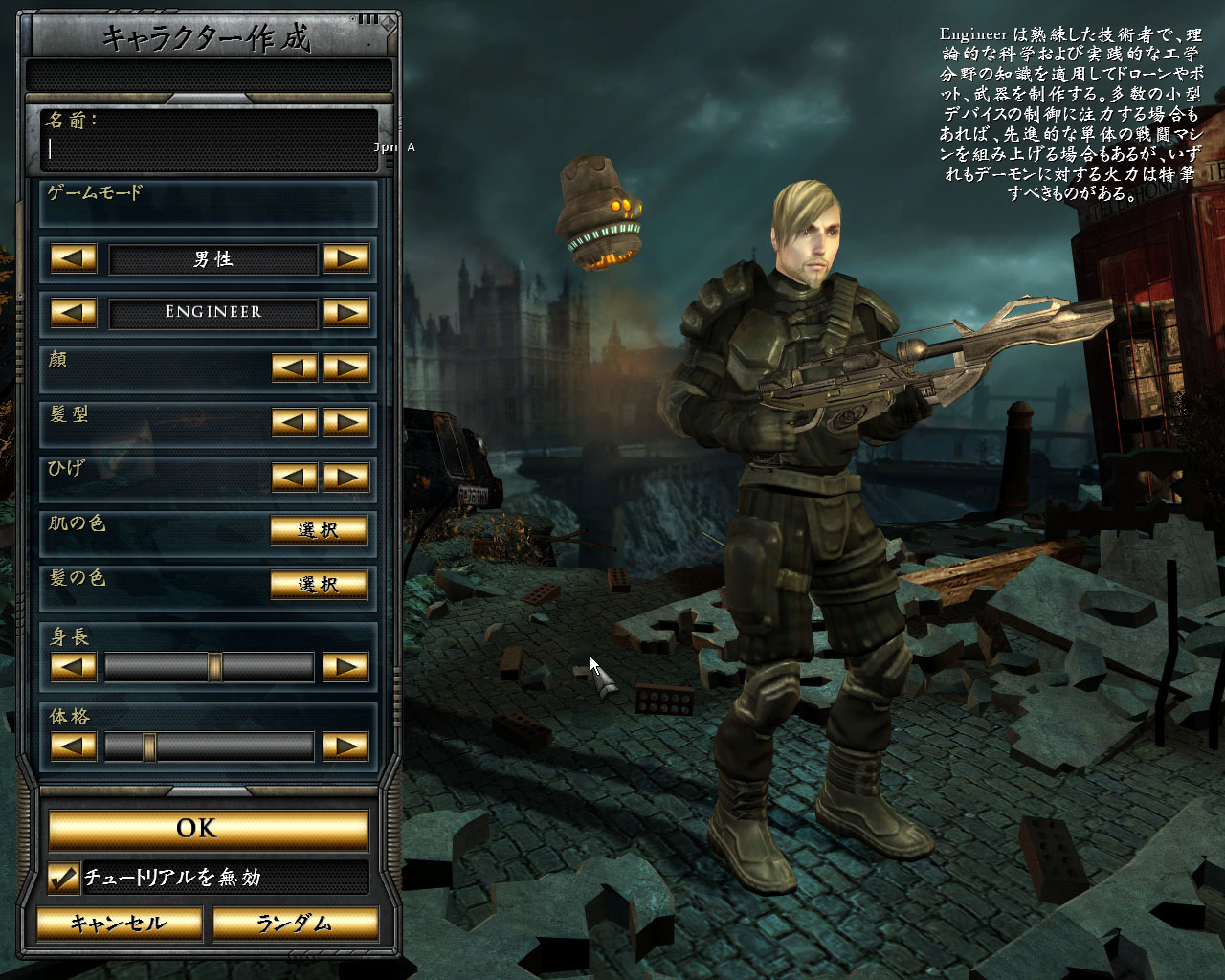Click the 名前 name input field
The width and height of the screenshot is (1225, 980).
coord(209,148)
